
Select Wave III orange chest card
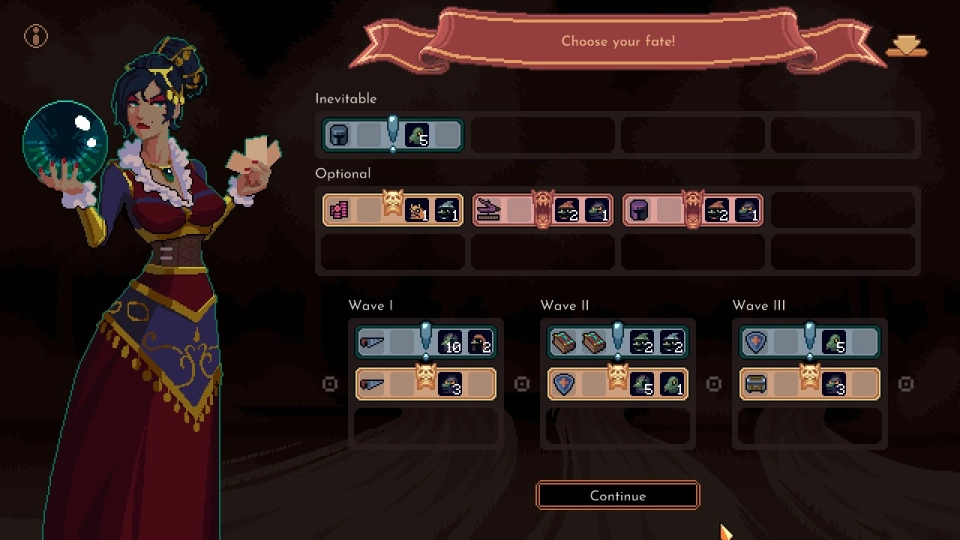809,383
